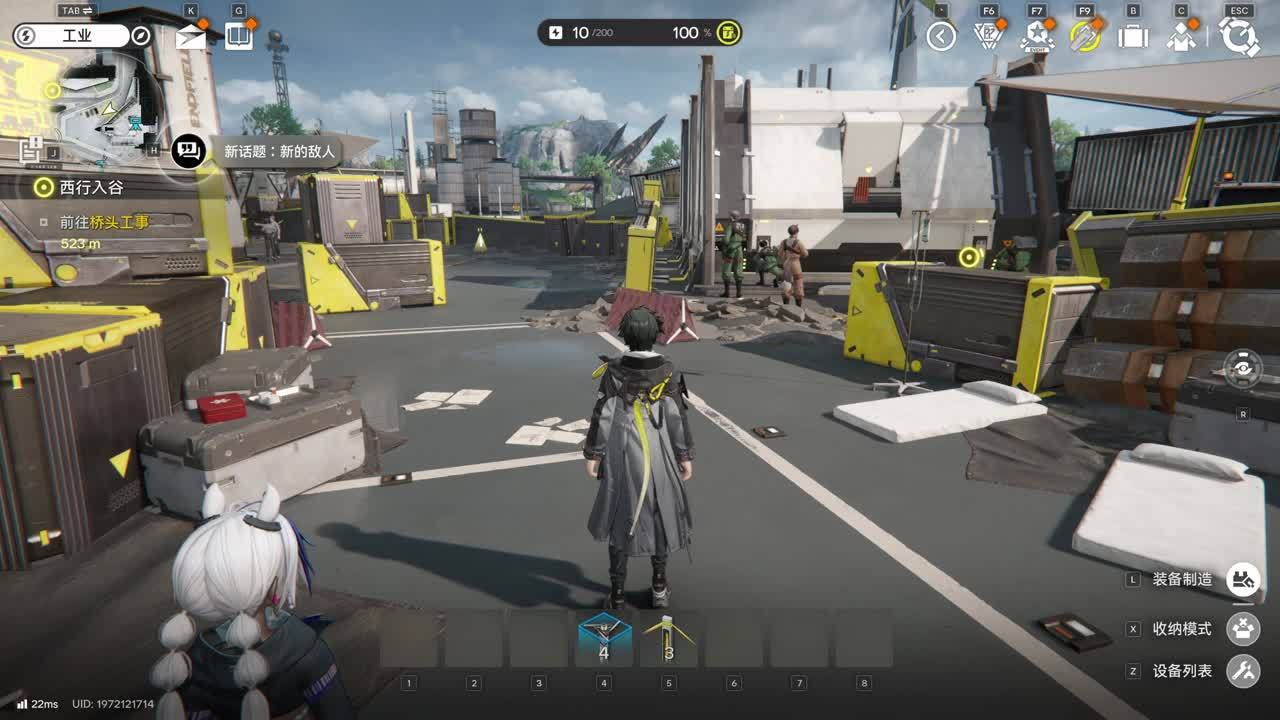Open the backpack suitcase inventory
This screenshot has height=720, width=1280.
(1133, 37)
